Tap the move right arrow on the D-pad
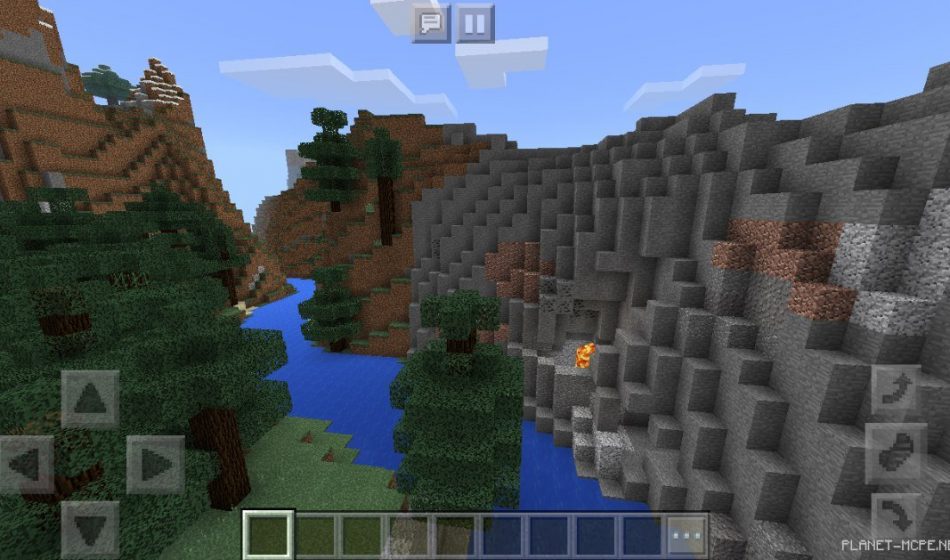This screenshot has height=560, width=950. coord(154,464)
